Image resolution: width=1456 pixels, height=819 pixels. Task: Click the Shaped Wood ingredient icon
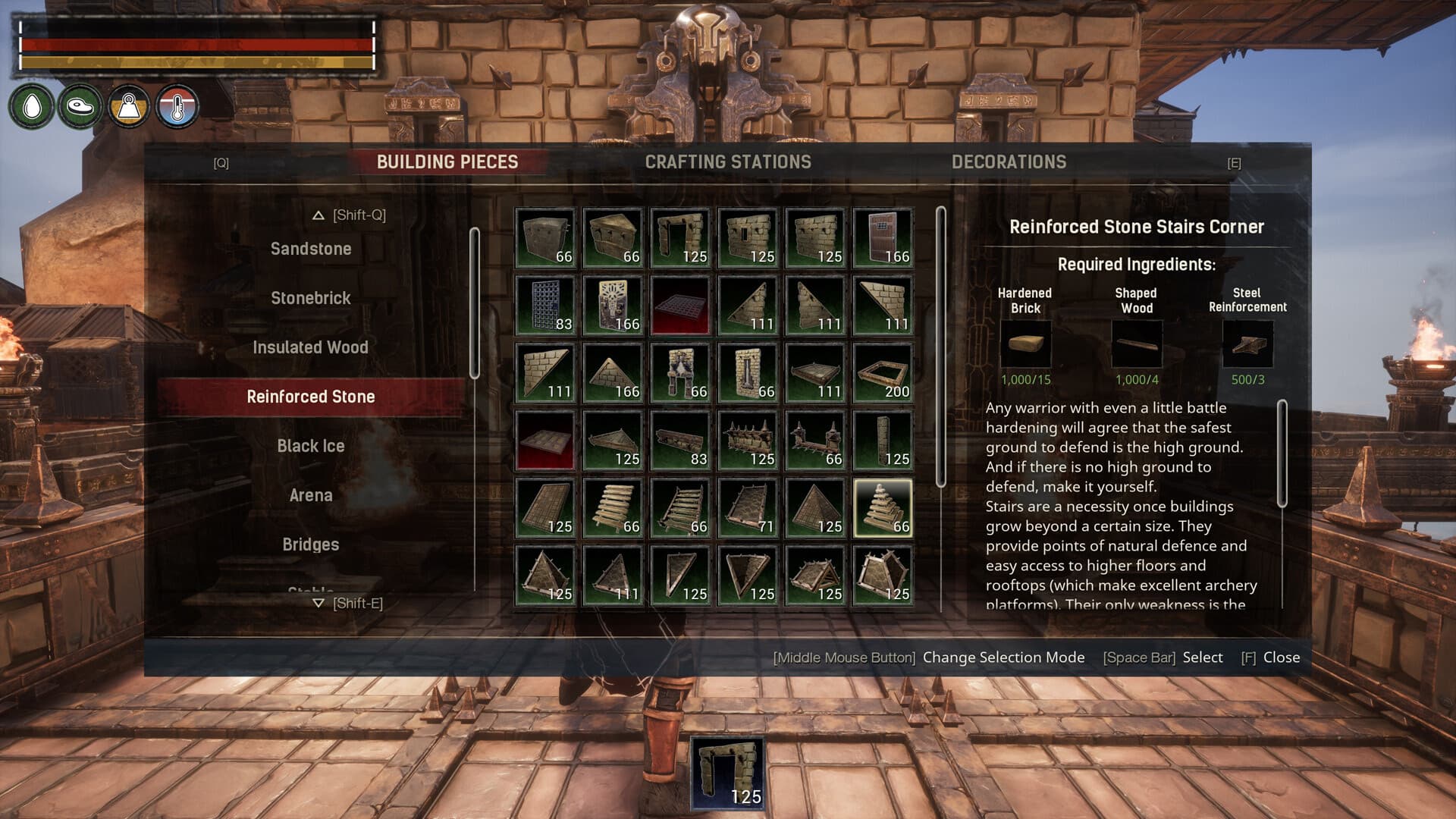(x=1136, y=345)
